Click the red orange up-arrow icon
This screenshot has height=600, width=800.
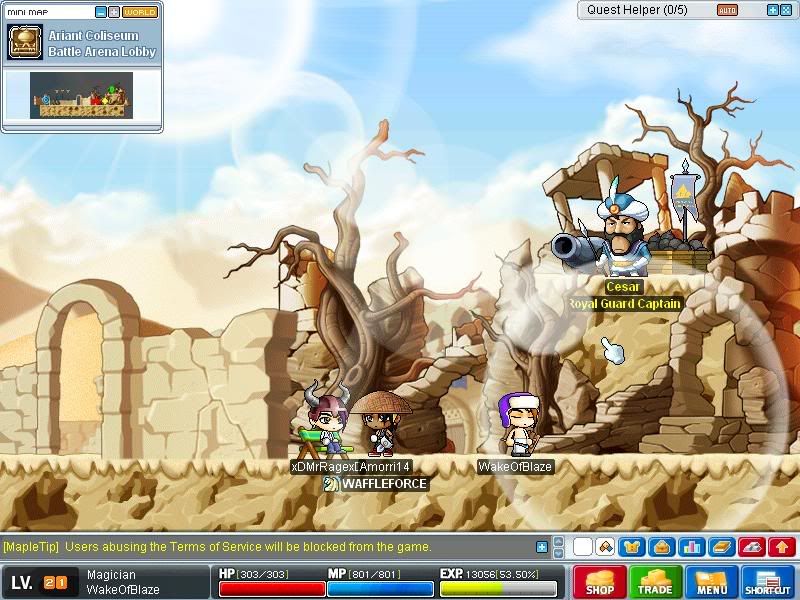(783, 546)
